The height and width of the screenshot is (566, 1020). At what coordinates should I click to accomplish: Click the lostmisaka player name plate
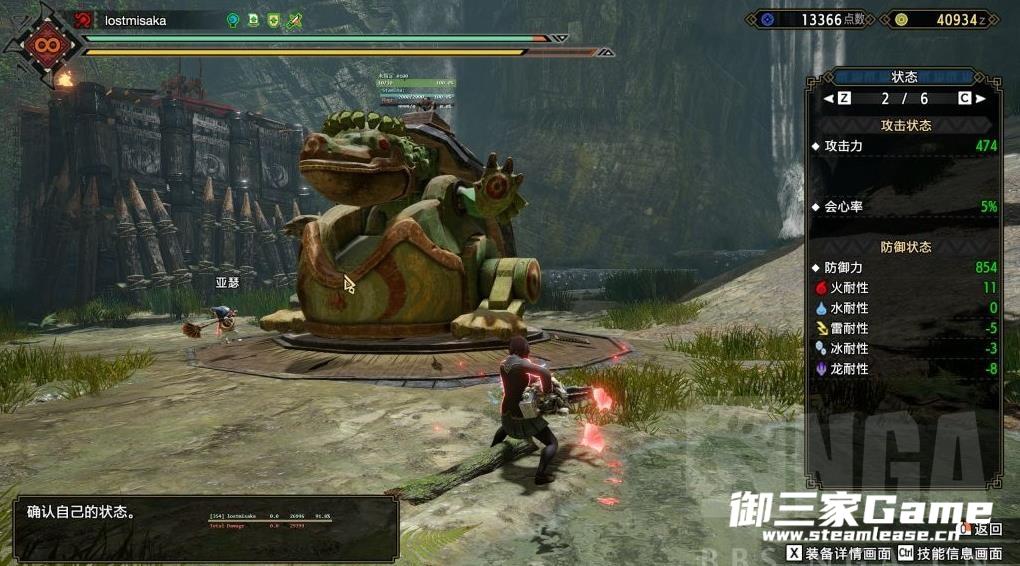click(135, 20)
